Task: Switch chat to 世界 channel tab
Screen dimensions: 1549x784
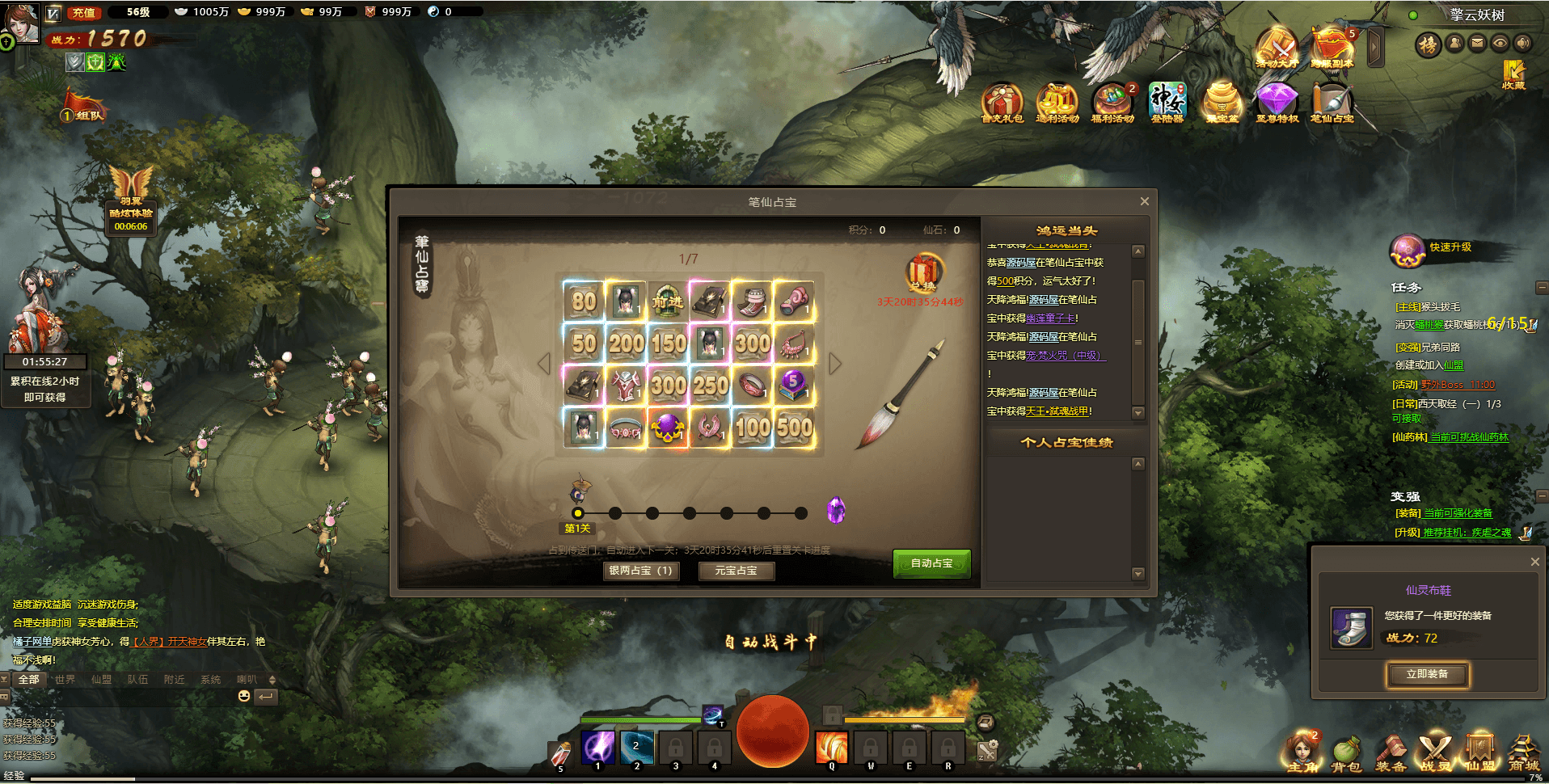Action: coord(65,680)
